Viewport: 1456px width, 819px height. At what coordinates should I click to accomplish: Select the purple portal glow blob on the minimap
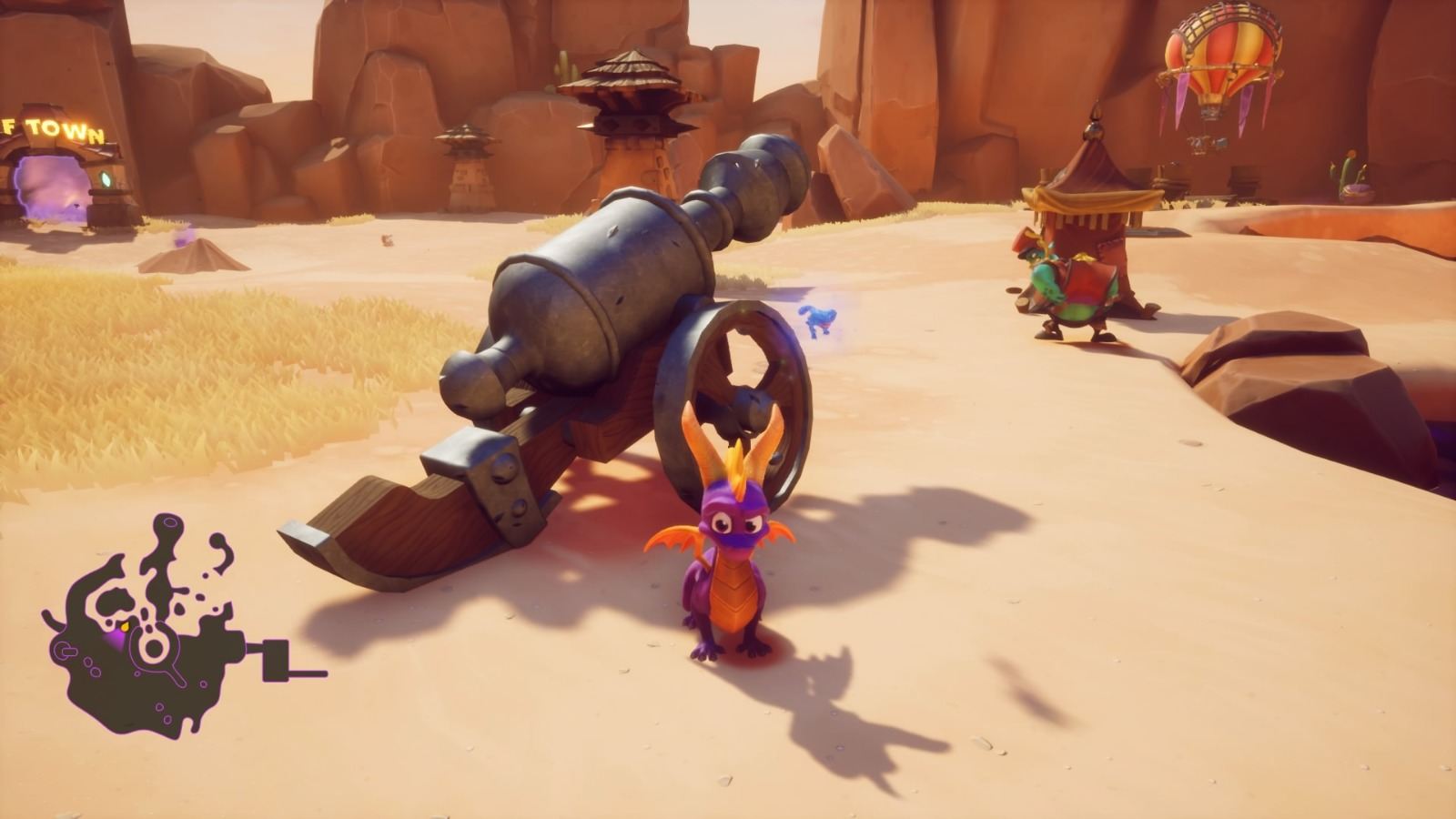click(x=117, y=638)
